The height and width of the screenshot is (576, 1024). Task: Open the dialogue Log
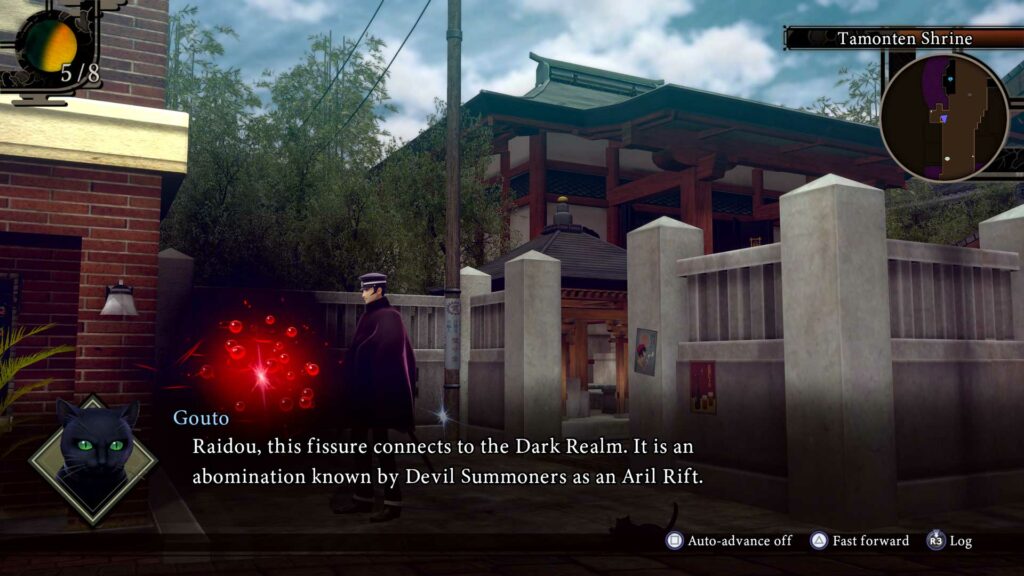[x=950, y=541]
